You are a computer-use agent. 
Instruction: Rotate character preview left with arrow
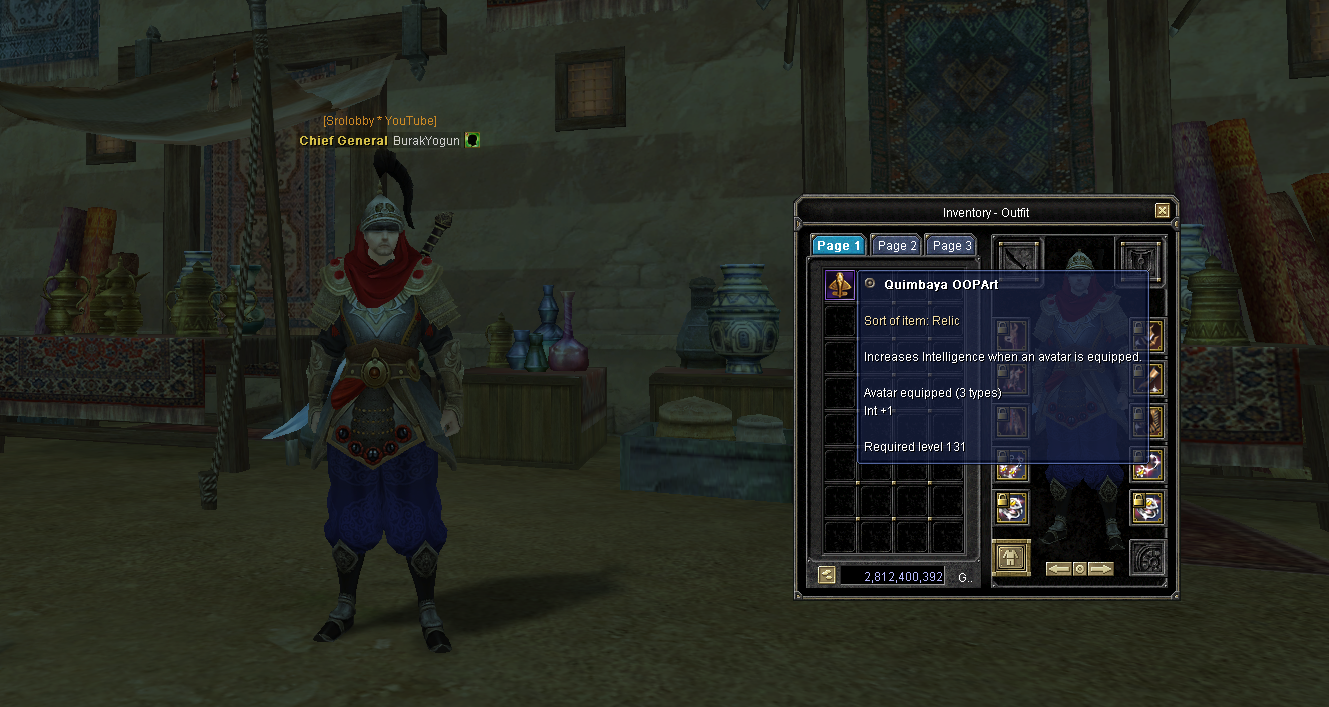pyautogui.click(x=1058, y=569)
